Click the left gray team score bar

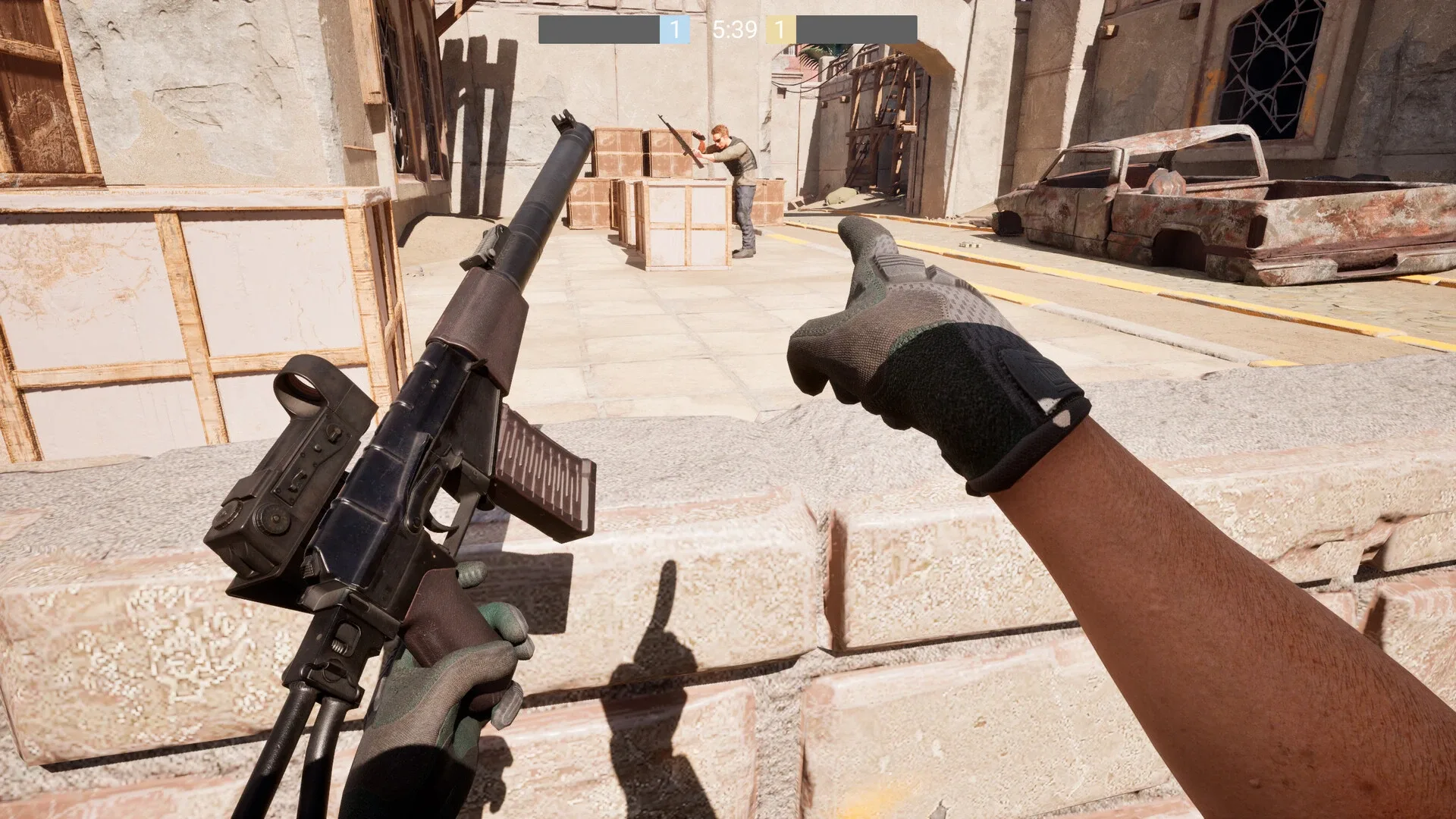599,30
